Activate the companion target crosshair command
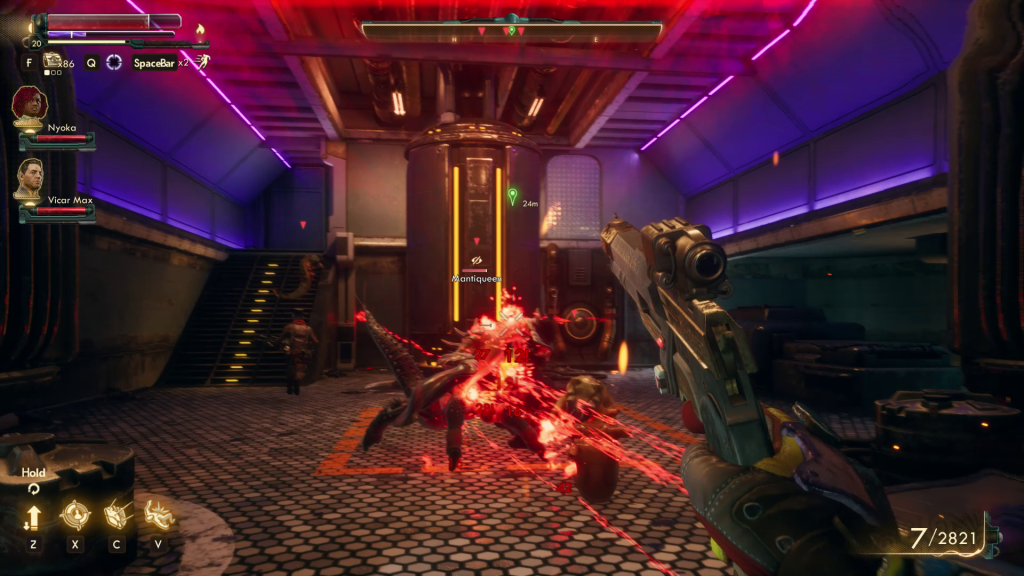The width and height of the screenshot is (1024, 576). (75, 515)
